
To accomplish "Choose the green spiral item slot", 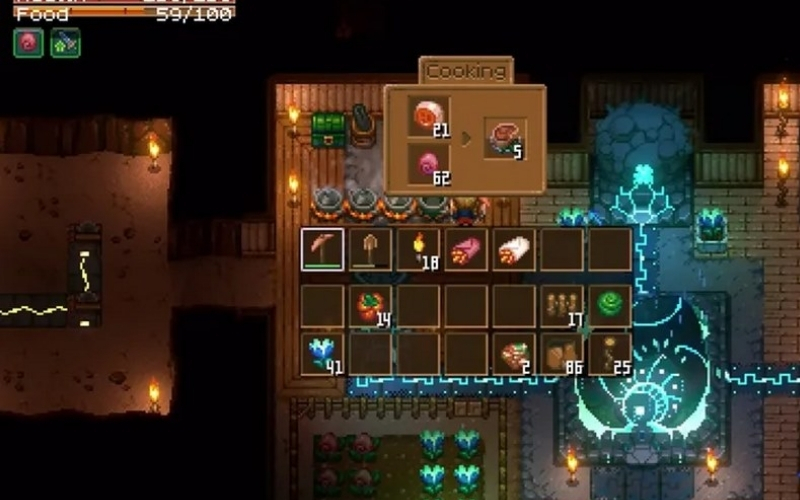I will tap(610, 306).
